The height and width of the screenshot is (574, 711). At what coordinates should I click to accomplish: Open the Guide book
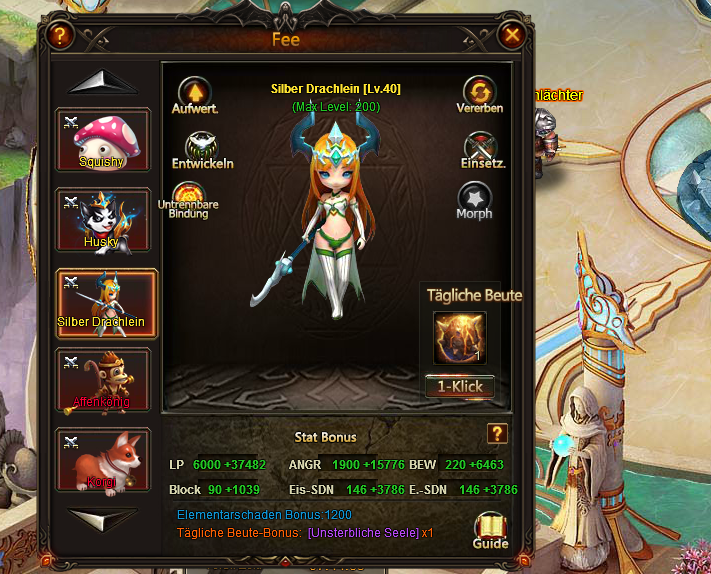490,529
